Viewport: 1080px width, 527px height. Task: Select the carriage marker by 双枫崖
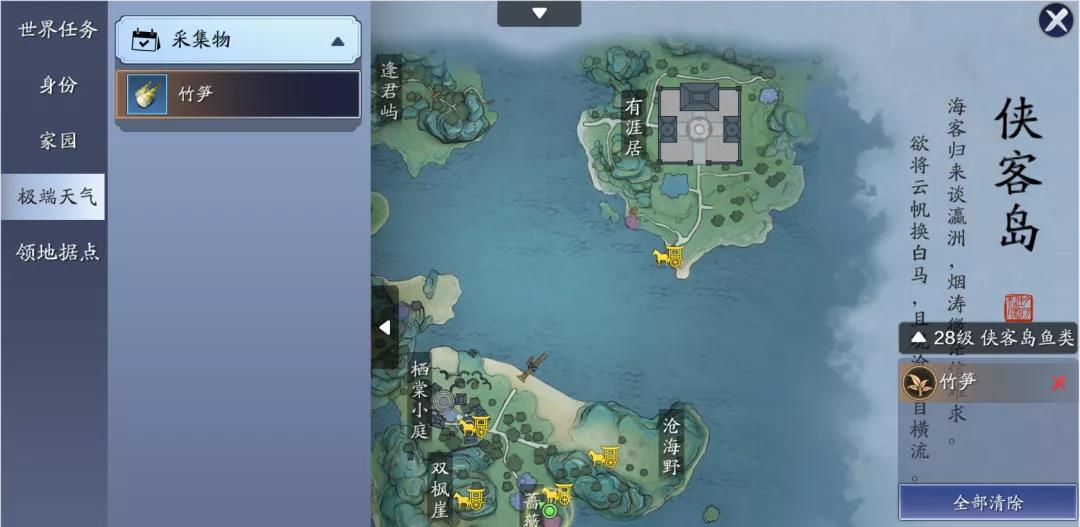point(469,497)
